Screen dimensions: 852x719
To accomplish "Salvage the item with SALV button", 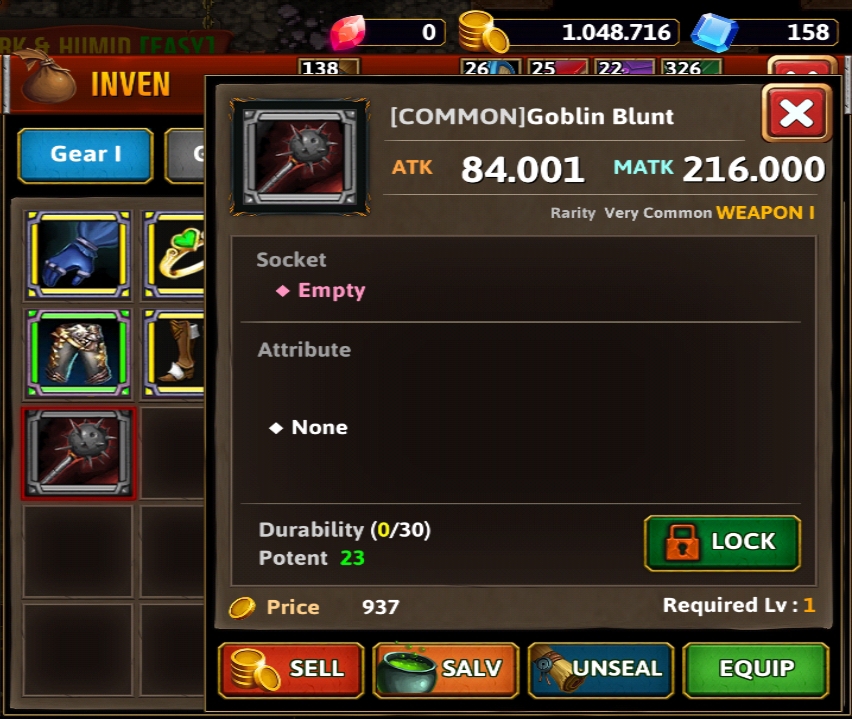I will [445, 669].
